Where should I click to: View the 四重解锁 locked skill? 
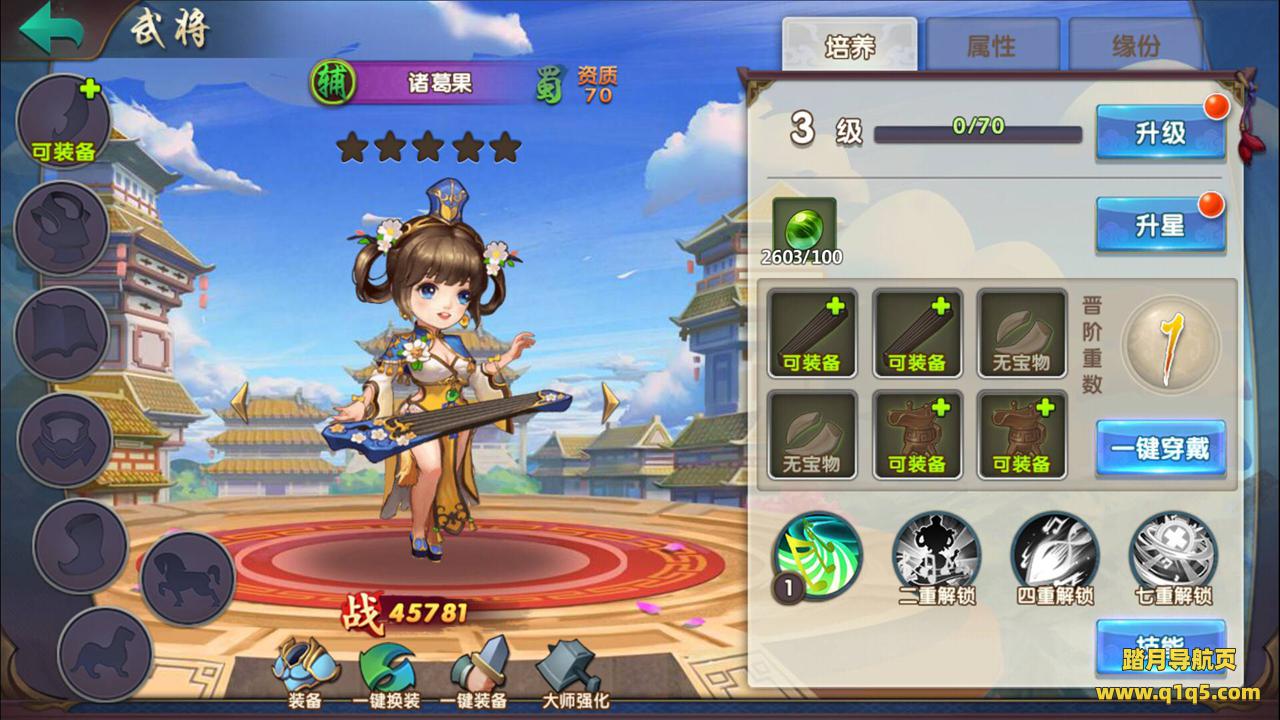(1055, 555)
